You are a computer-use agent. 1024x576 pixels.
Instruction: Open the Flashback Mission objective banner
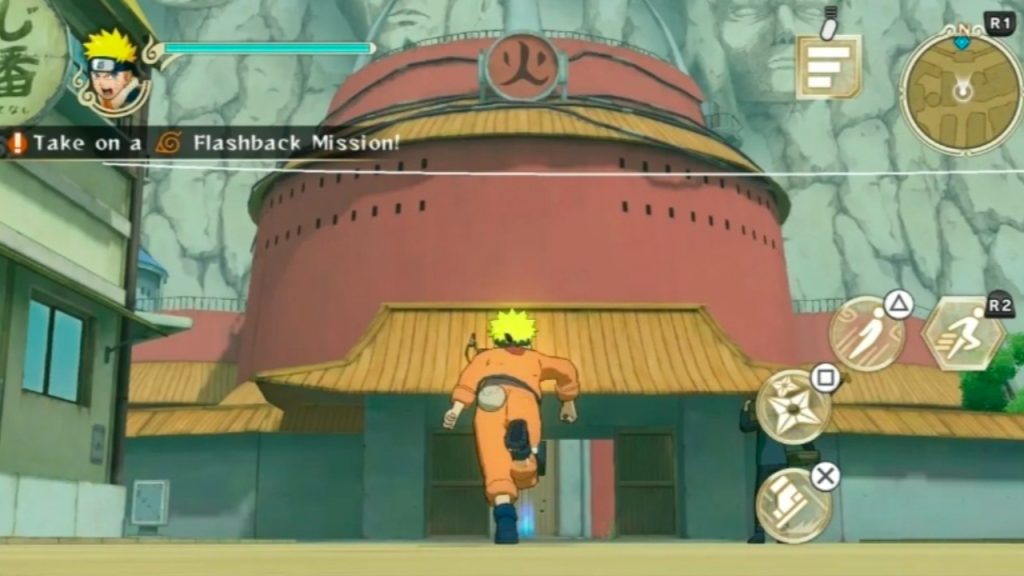[x=205, y=143]
